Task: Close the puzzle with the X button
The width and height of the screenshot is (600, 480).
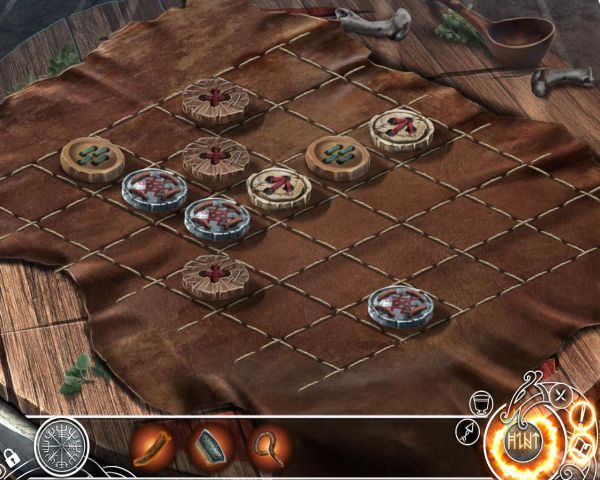Action: point(561,394)
